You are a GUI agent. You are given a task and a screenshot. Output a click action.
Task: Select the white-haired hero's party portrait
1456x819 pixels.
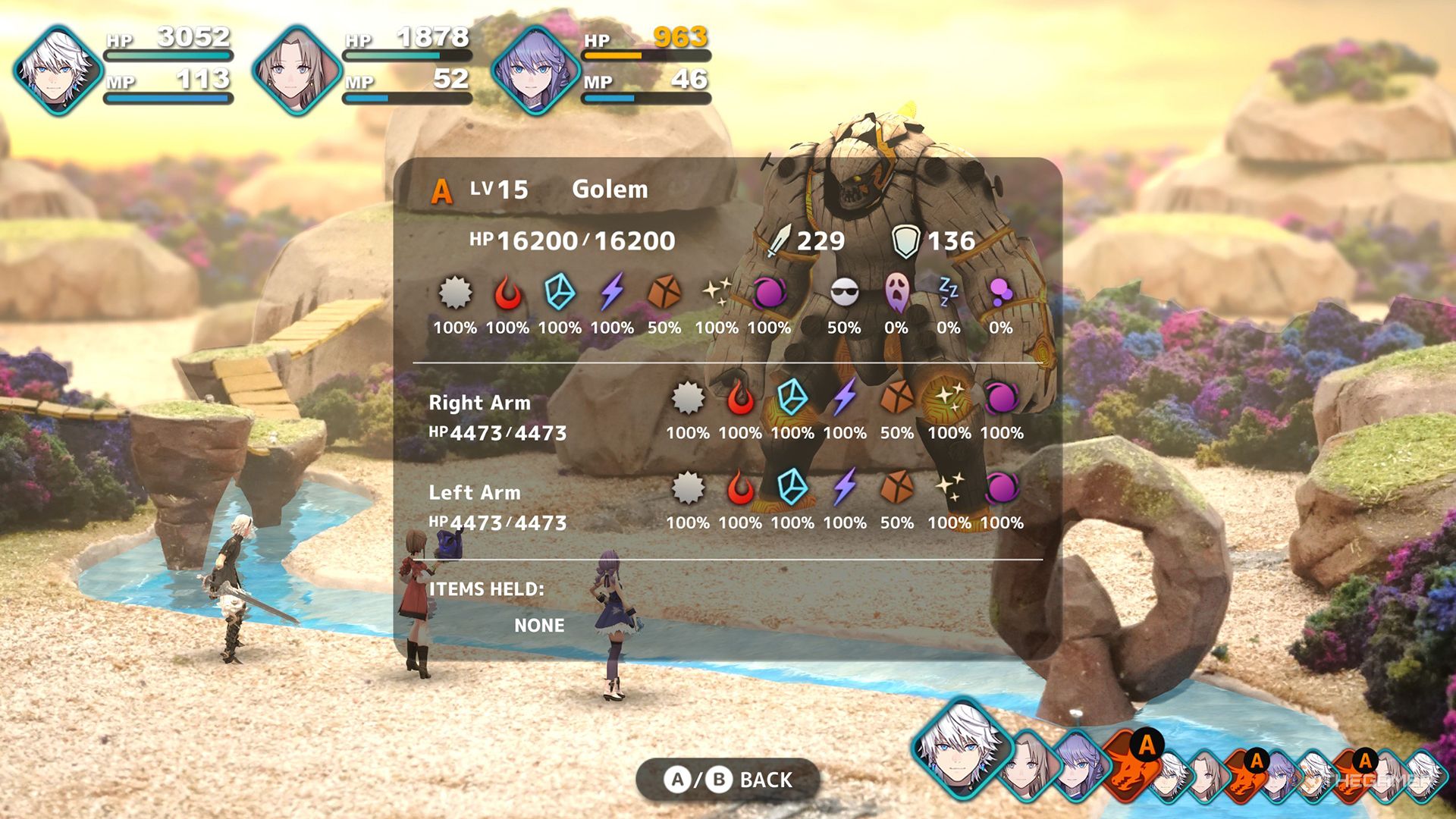(58, 70)
